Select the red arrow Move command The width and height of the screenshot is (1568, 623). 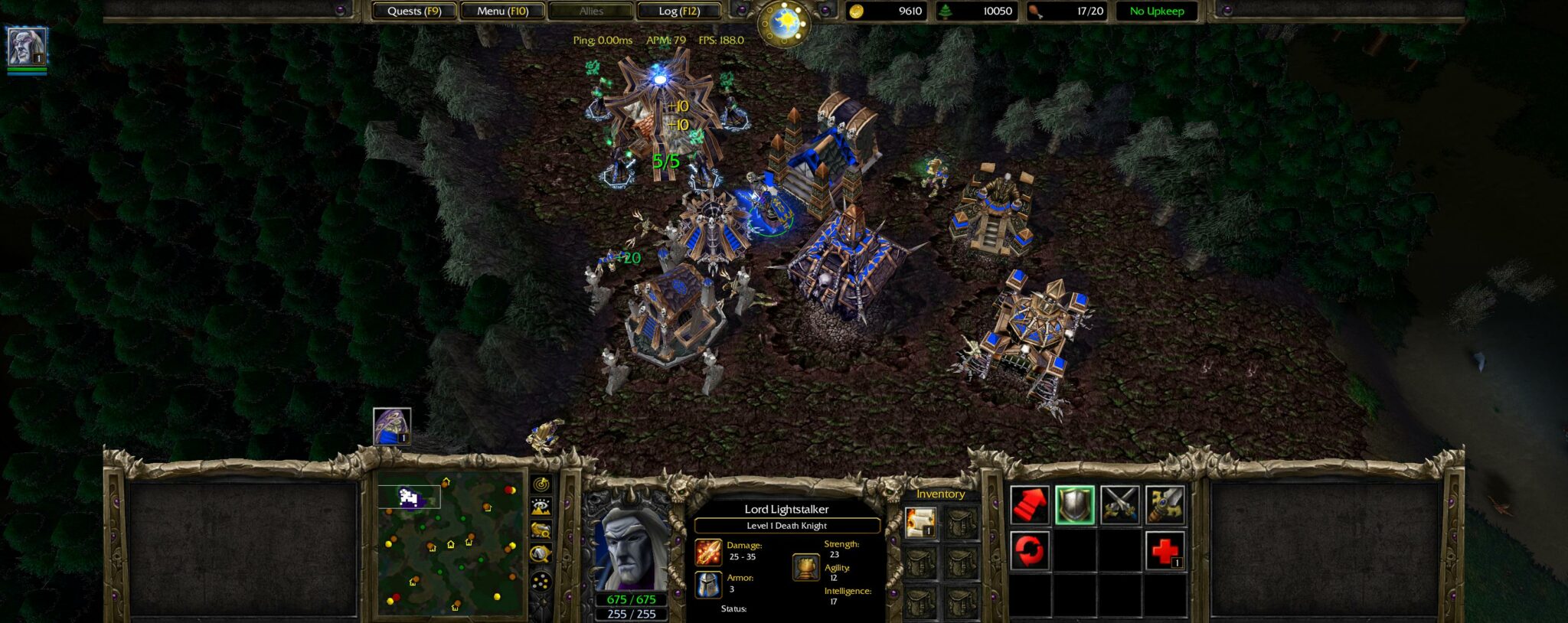(1031, 505)
